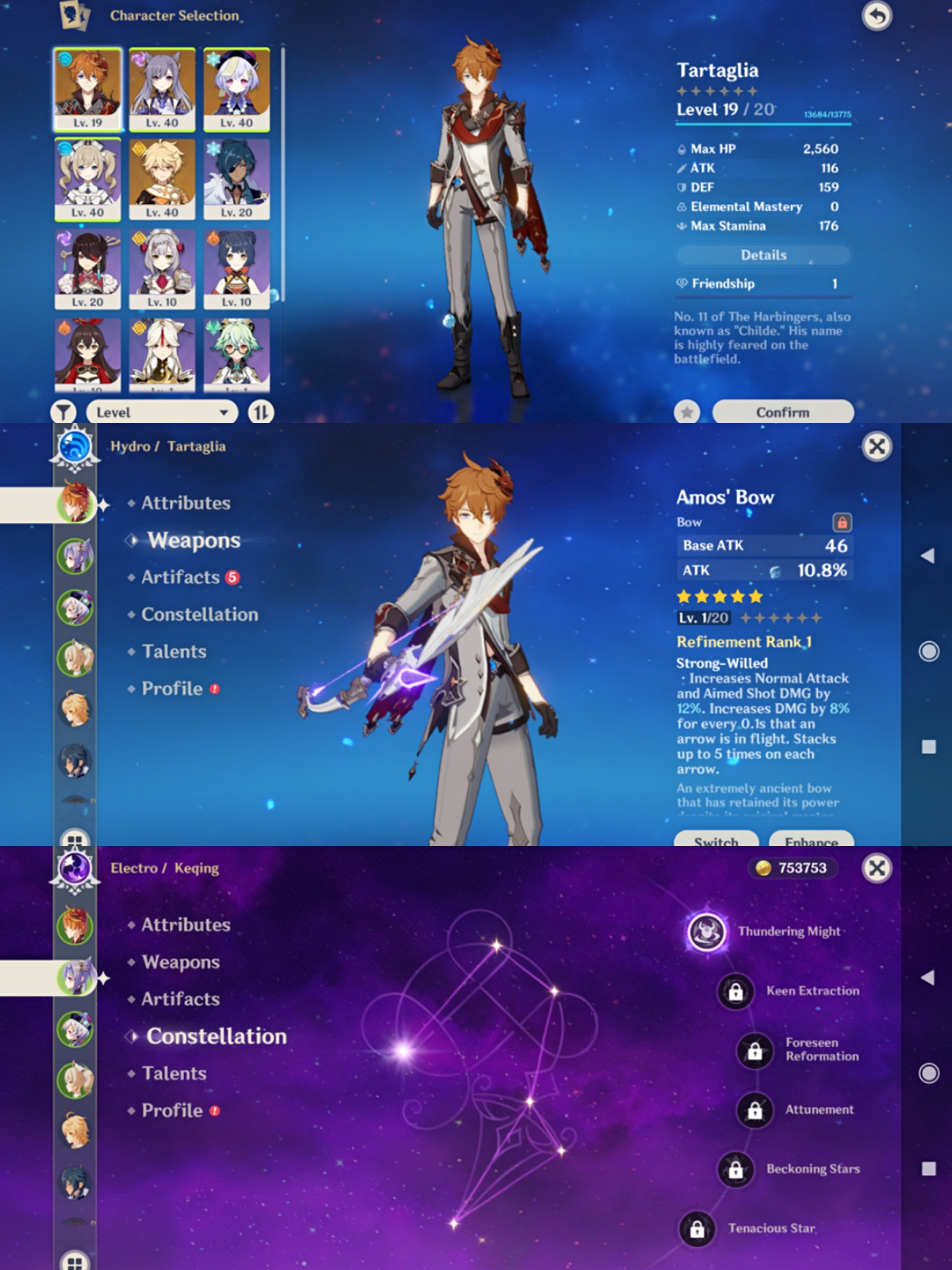Pick the Barbara Lv. 40 character portrait
The width and height of the screenshot is (952, 1270).
click(88, 179)
